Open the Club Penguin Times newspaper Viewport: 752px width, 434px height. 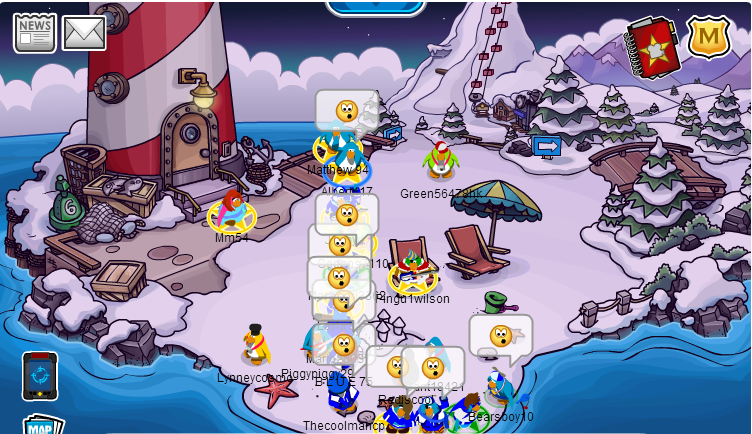tap(34, 32)
